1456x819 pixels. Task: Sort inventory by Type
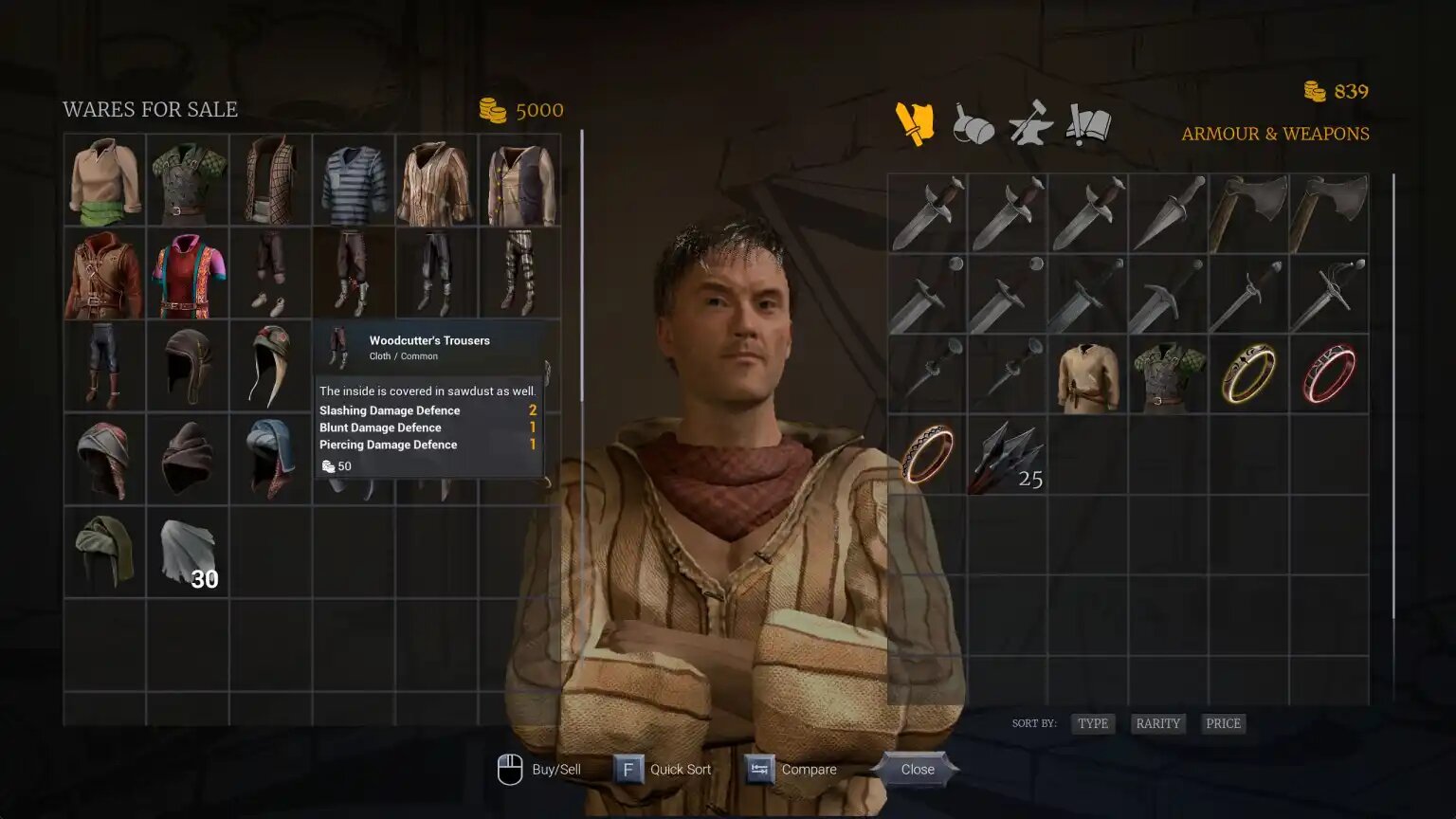click(x=1092, y=723)
